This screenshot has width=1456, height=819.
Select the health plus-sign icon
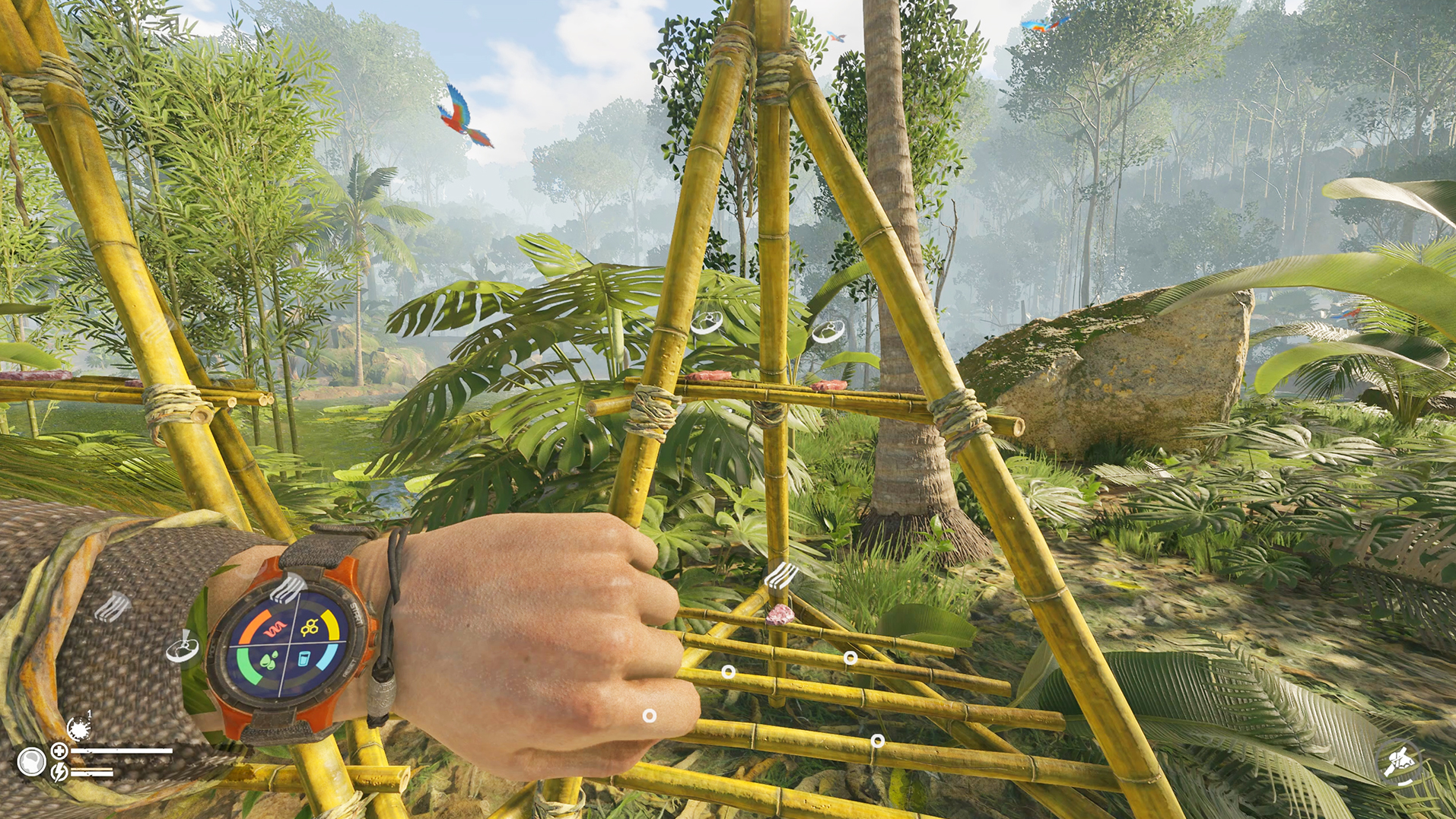tap(59, 751)
